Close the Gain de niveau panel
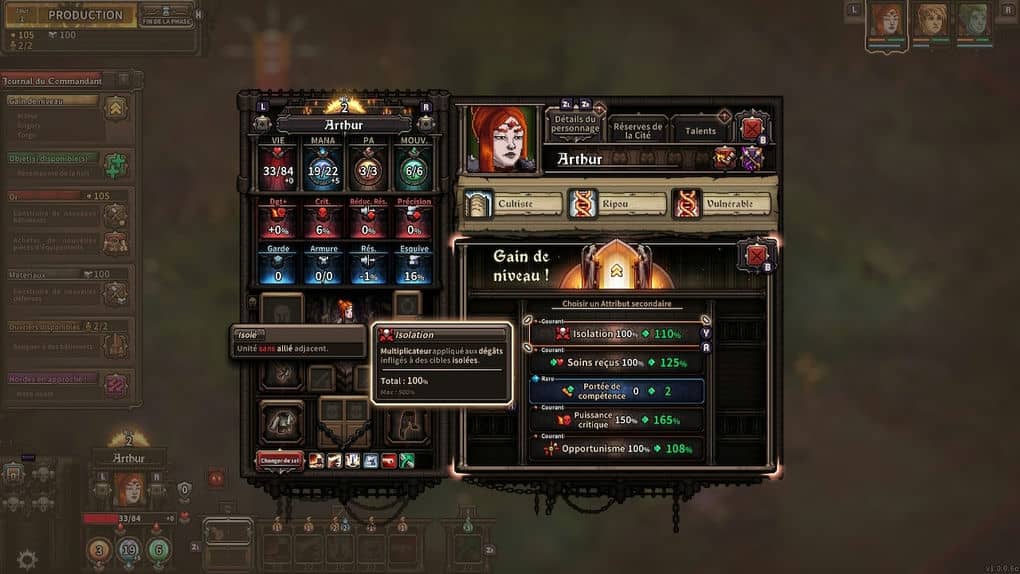 756,256
